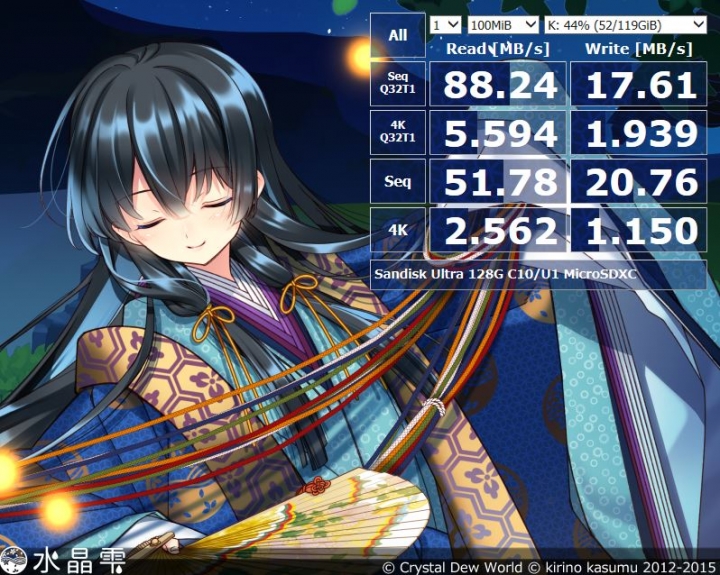Start the Seq Q32T1 test
The width and height of the screenshot is (720, 575).
click(x=398, y=84)
